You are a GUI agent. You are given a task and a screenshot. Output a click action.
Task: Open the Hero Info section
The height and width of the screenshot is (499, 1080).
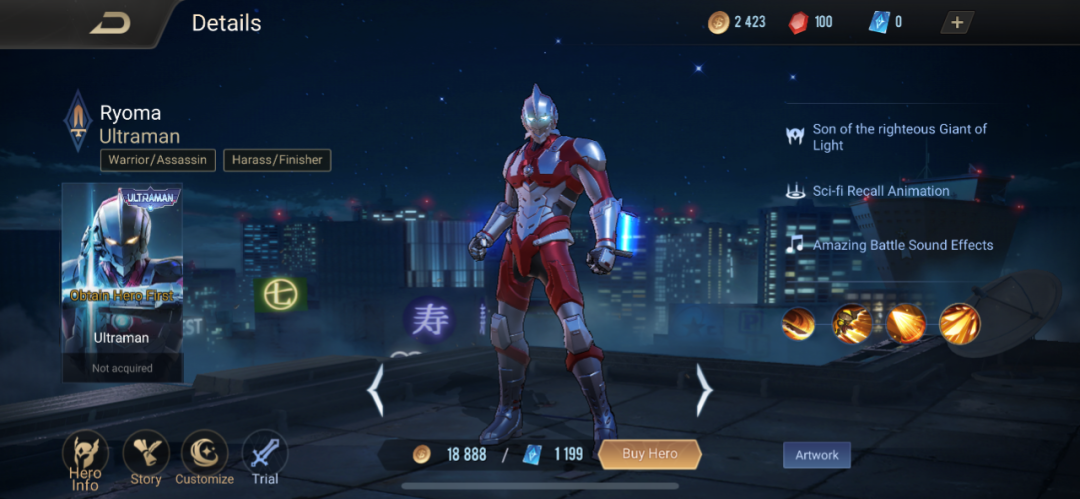[86, 459]
